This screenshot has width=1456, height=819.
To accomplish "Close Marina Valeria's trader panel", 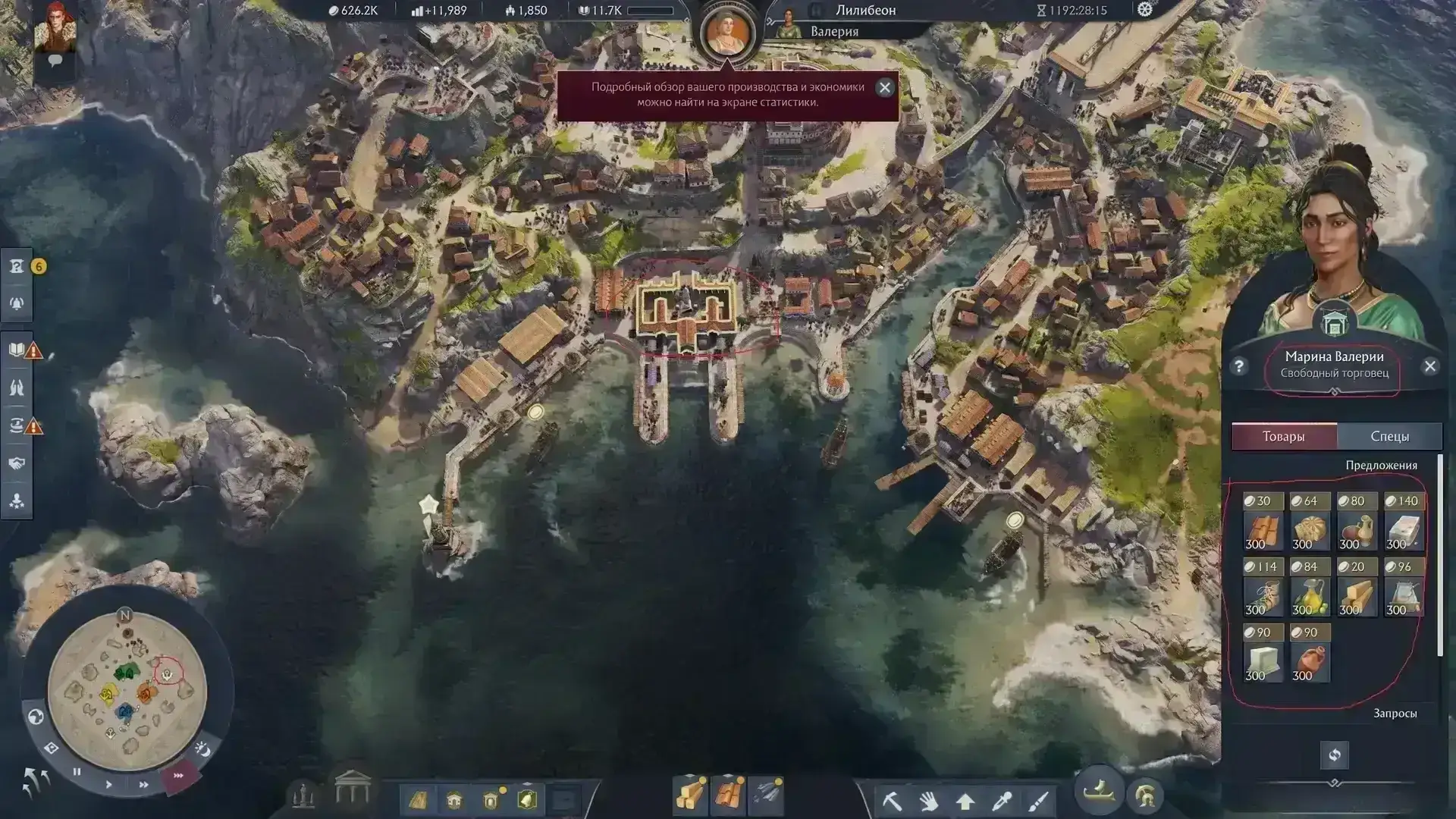I will click(x=1430, y=366).
